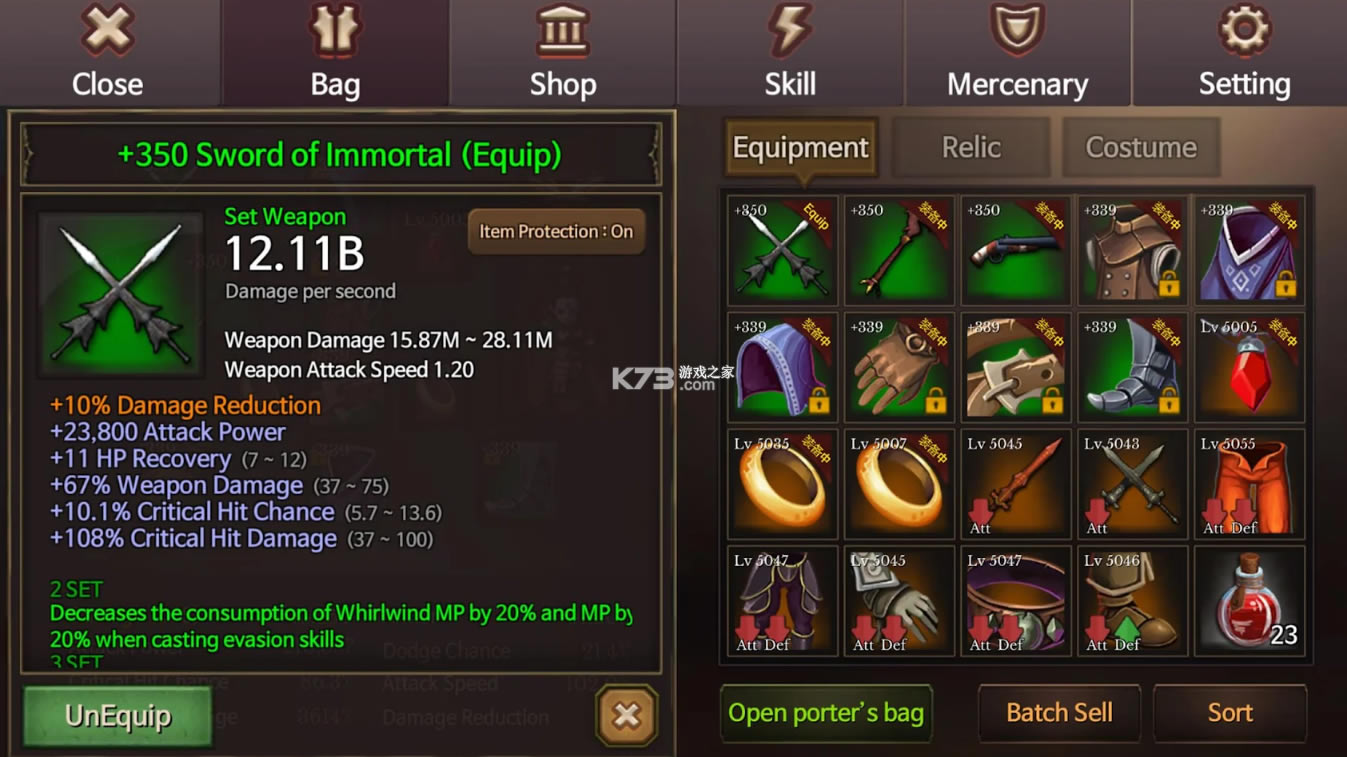Select the red health potion slot

point(1250,601)
